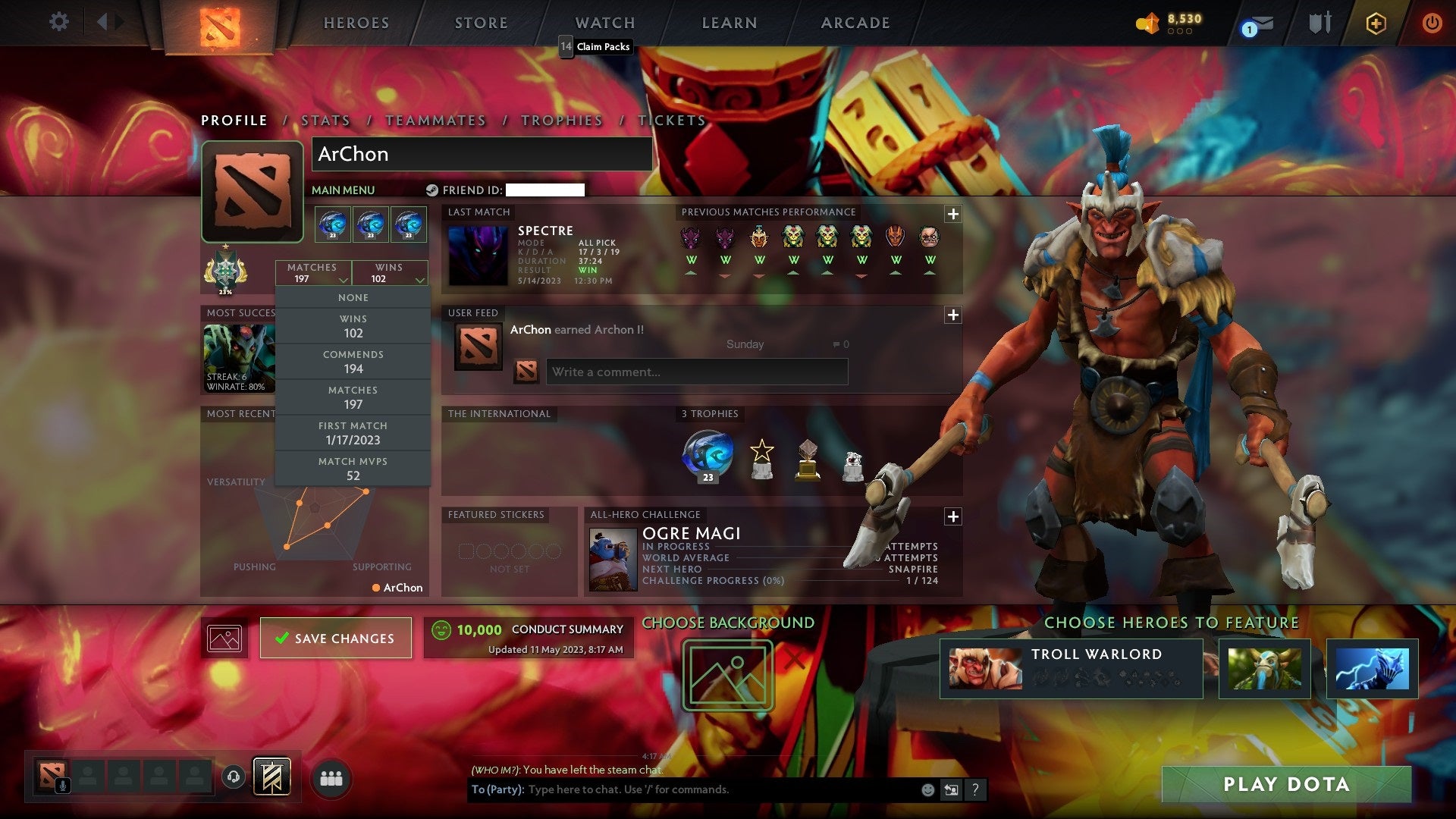Open the Dota Plus hexagon icon

tap(1376, 23)
